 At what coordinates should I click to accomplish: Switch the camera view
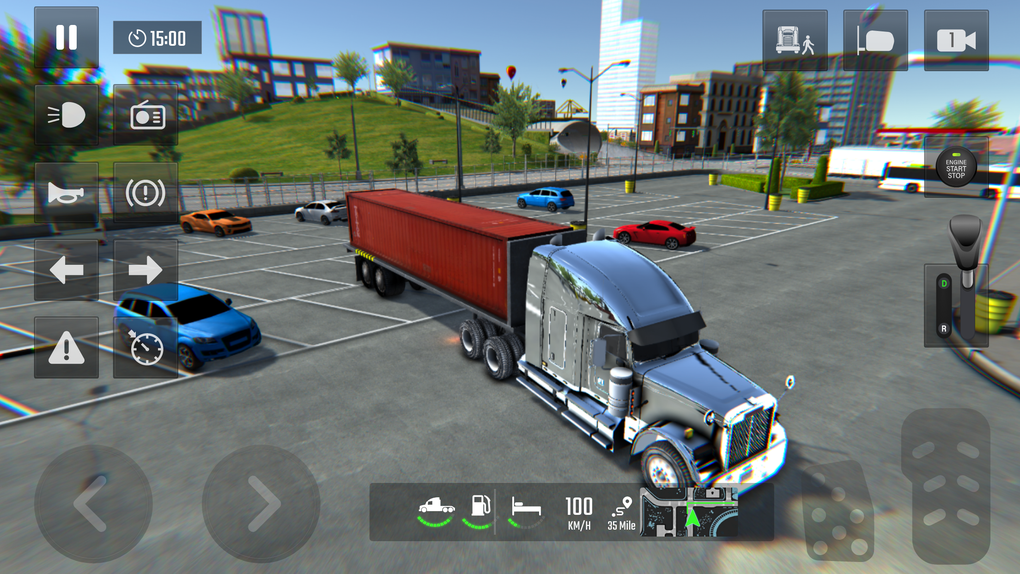click(956, 41)
